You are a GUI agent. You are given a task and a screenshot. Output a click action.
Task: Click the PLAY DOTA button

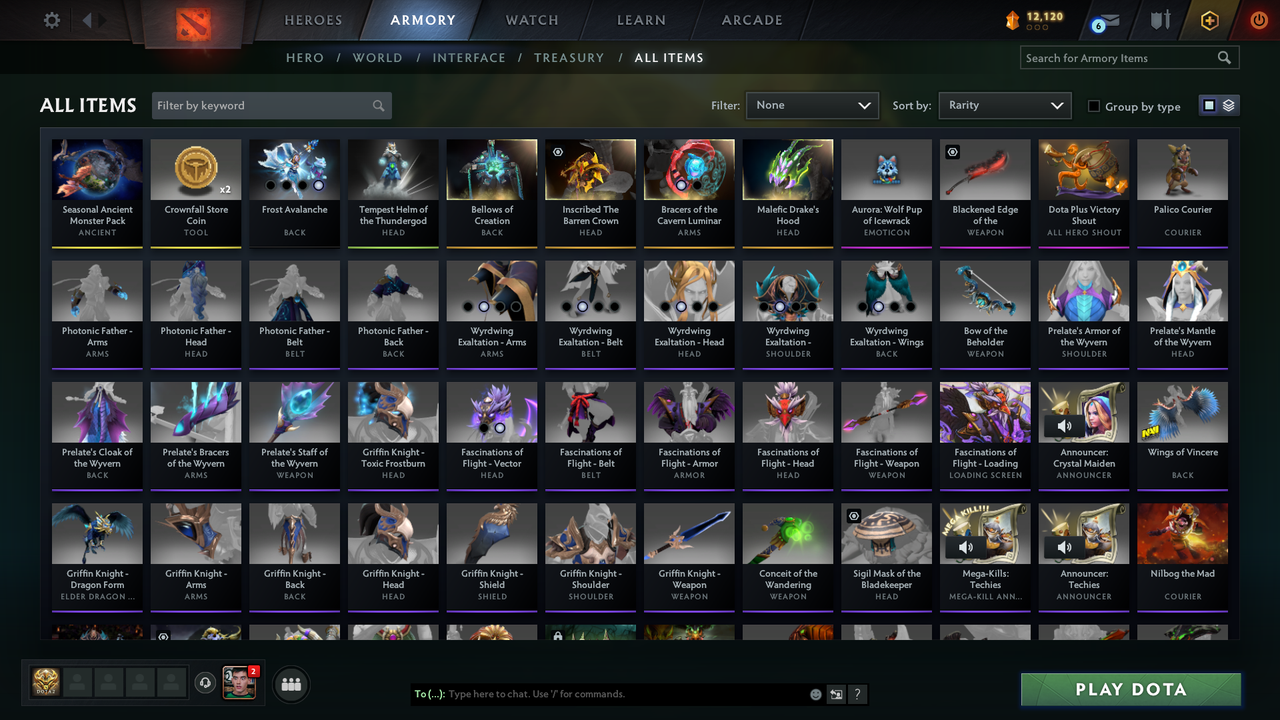click(1130, 689)
